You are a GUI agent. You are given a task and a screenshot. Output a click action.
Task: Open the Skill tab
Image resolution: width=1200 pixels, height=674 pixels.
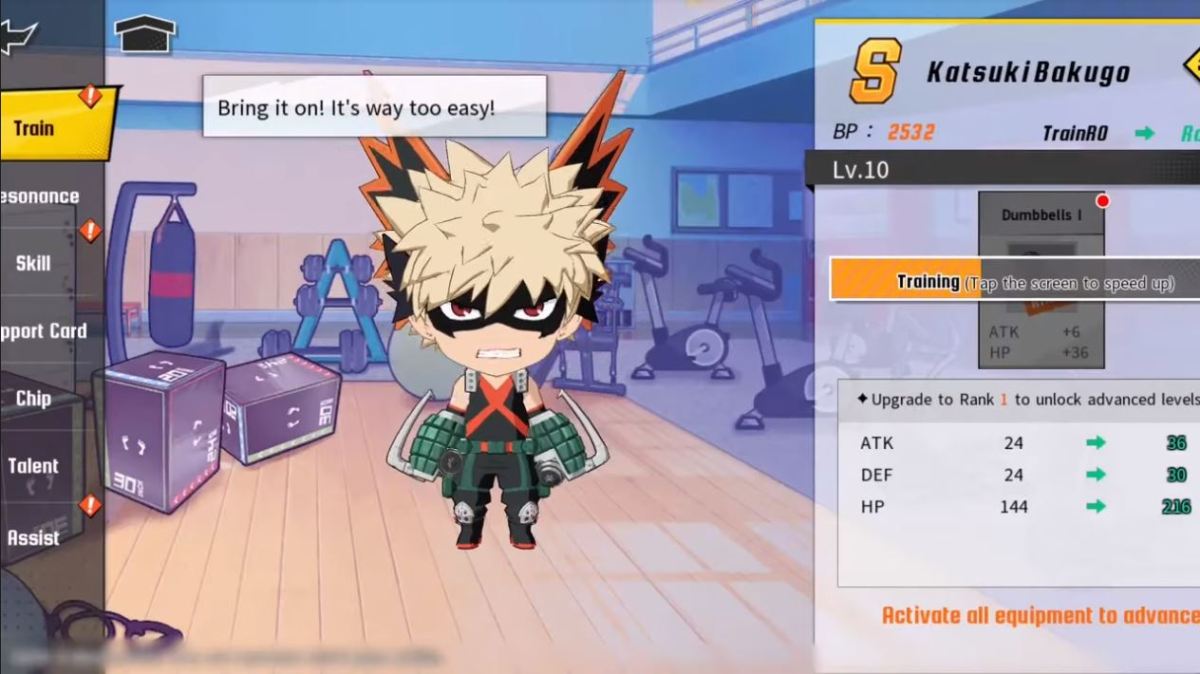click(x=34, y=263)
